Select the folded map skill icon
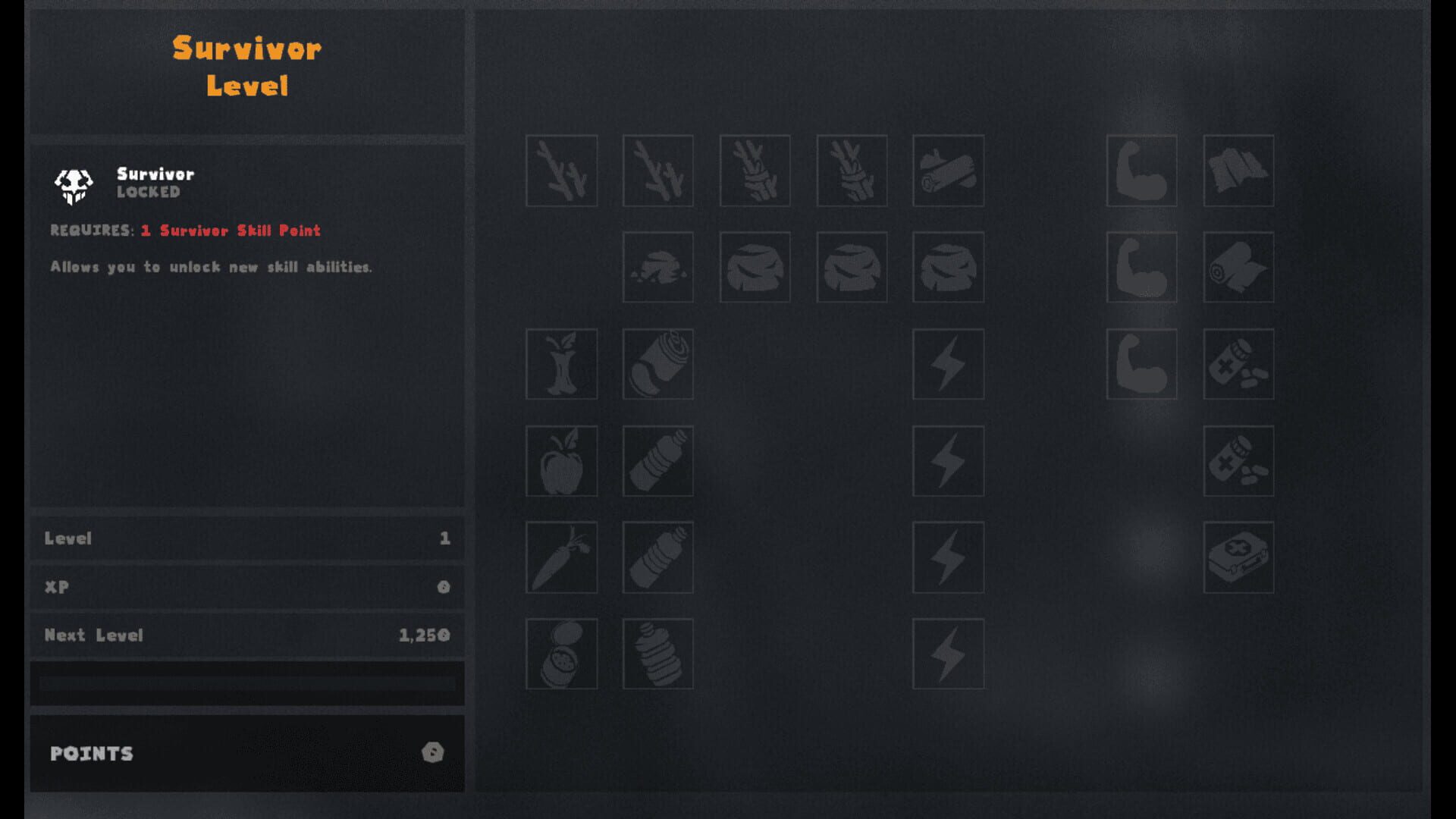The height and width of the screenshot is (819, 1456). (x=1238, y=171)
